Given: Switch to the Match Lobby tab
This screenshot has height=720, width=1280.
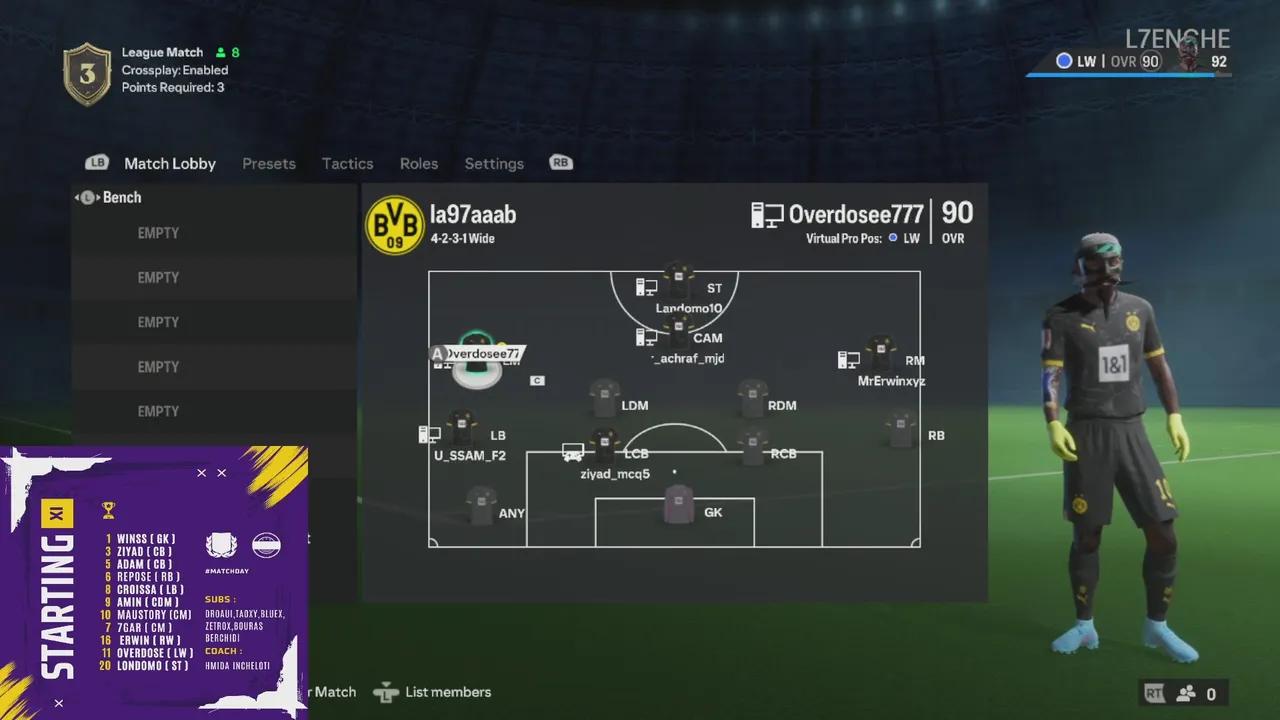Looking at the screenshot, I should click(169, 164).
